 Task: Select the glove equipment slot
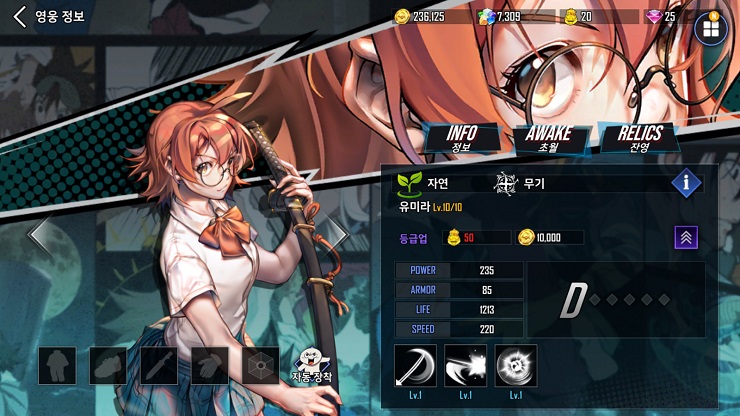210,366
